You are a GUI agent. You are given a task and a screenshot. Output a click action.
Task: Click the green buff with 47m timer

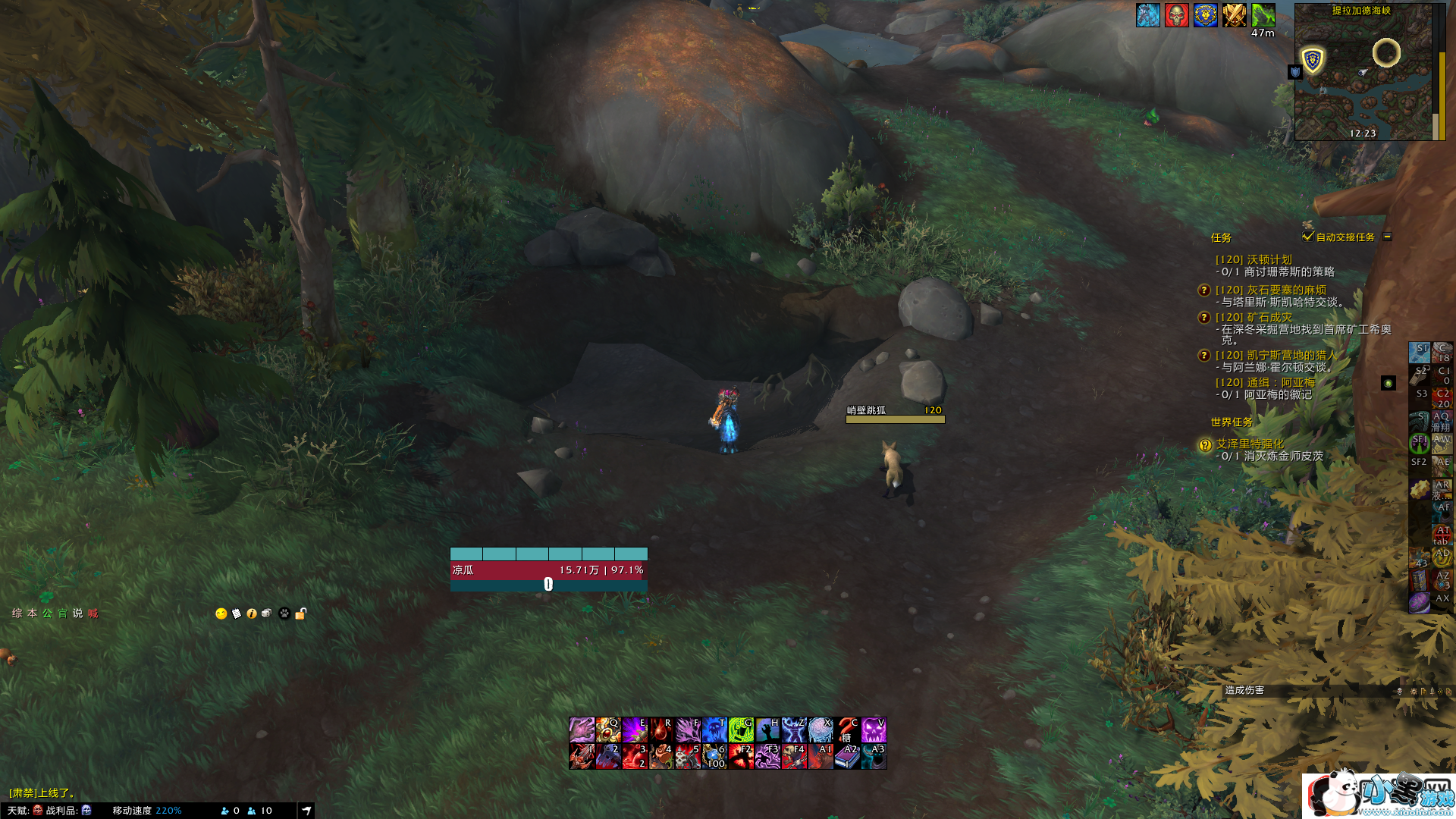point(1263,15)
